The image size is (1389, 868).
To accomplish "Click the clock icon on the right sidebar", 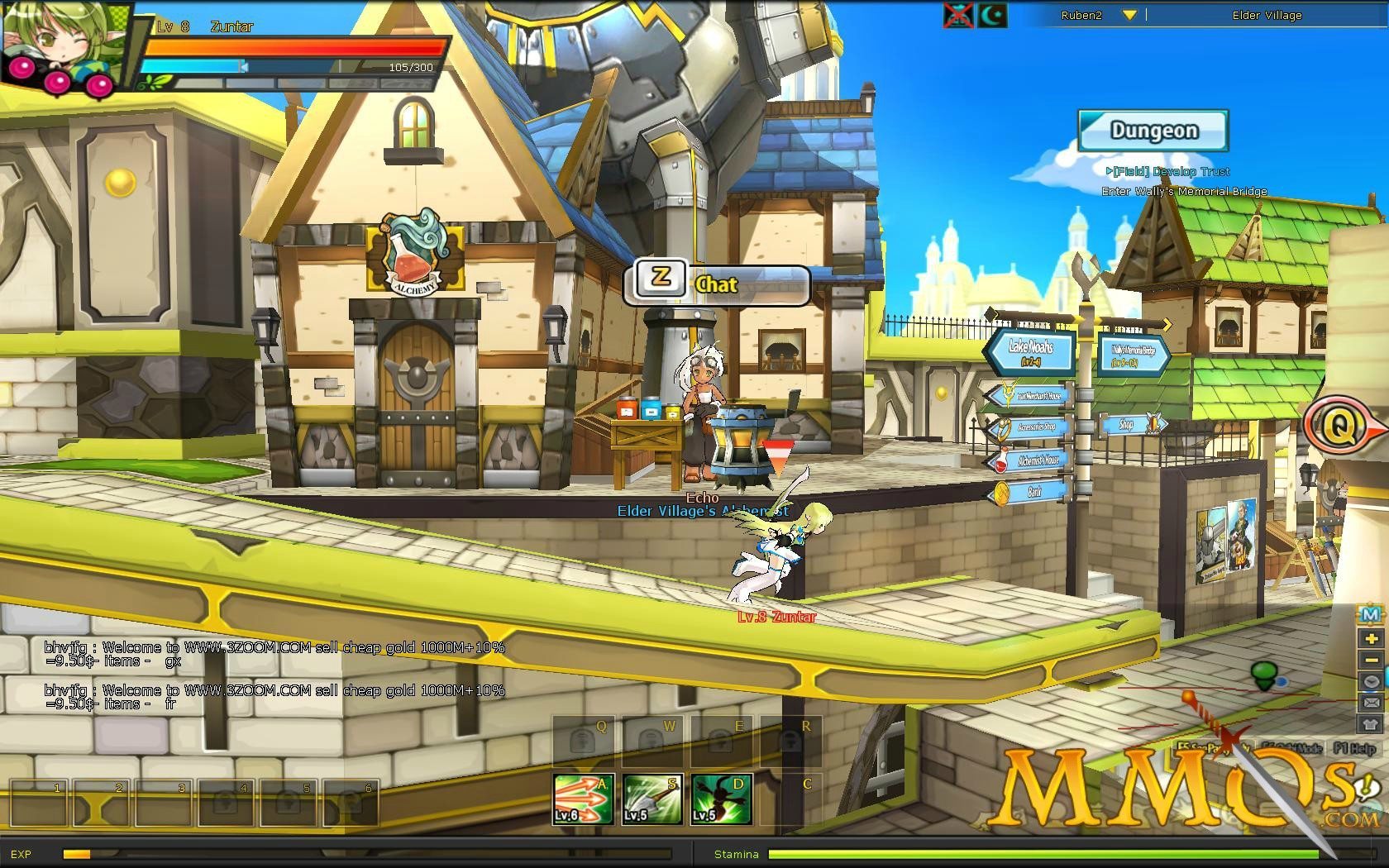I will click(x=1372, y=681).
